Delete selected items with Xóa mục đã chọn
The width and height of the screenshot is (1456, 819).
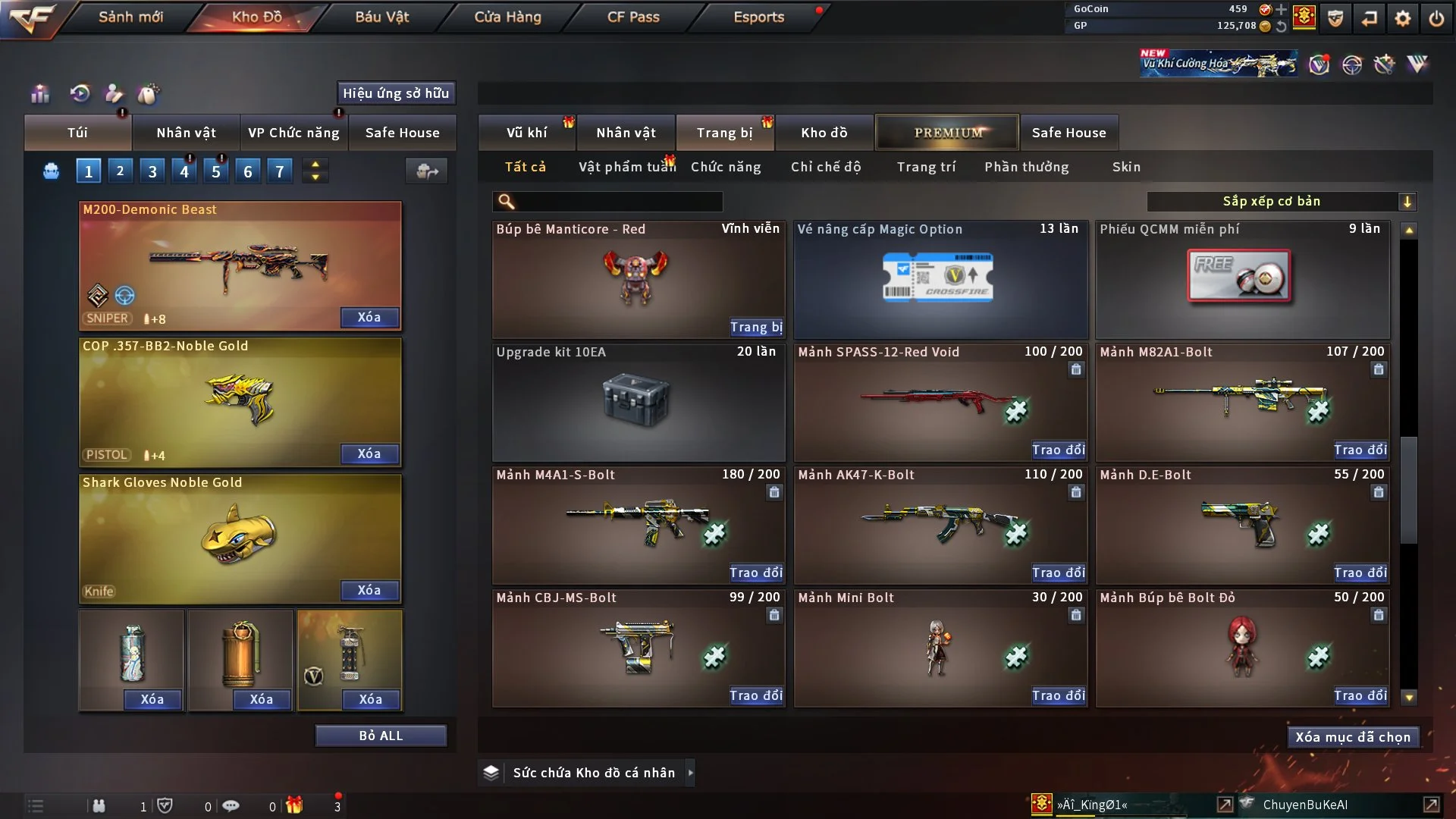pos(1353,737)
